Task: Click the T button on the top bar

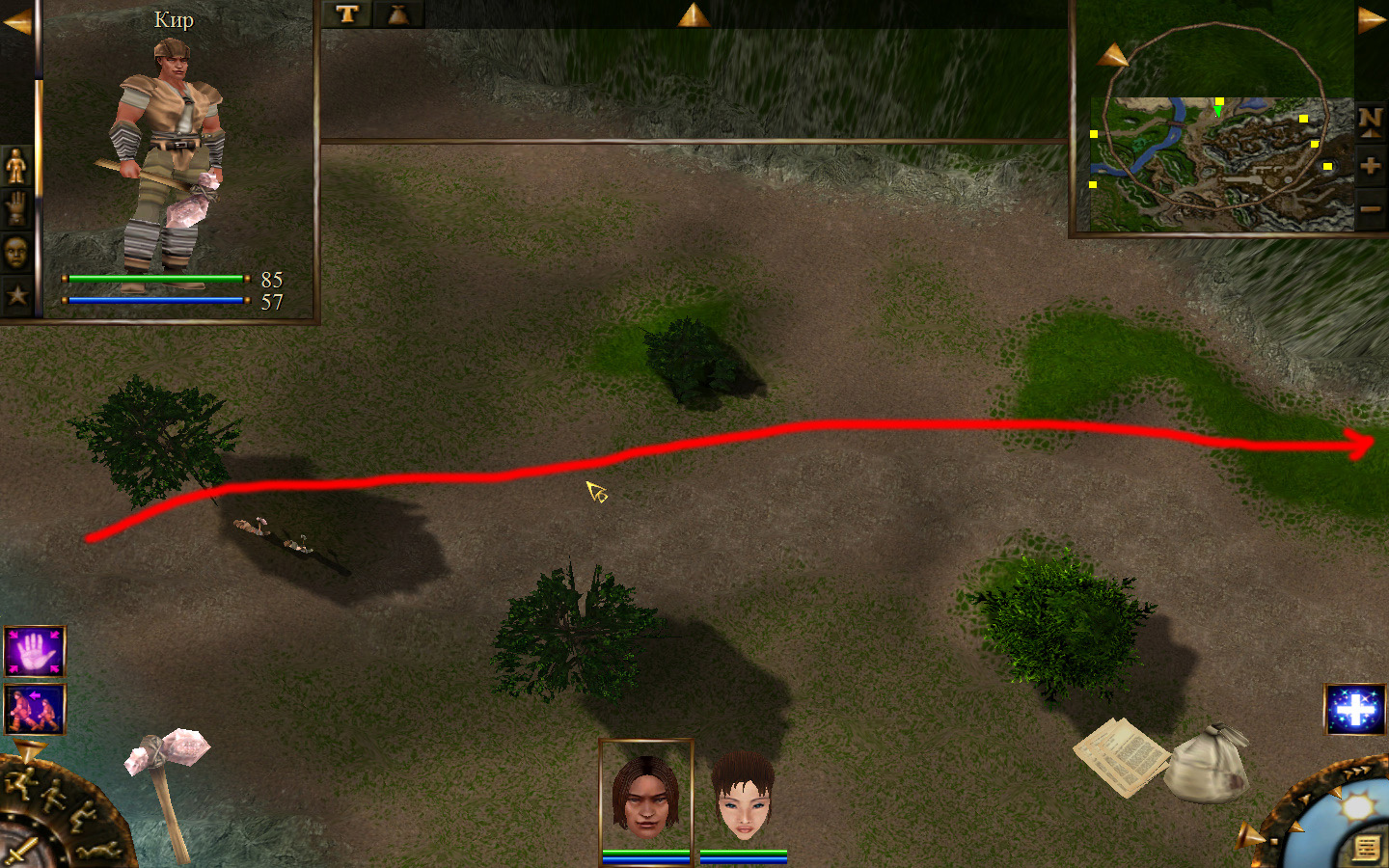Action: [347, 14]
